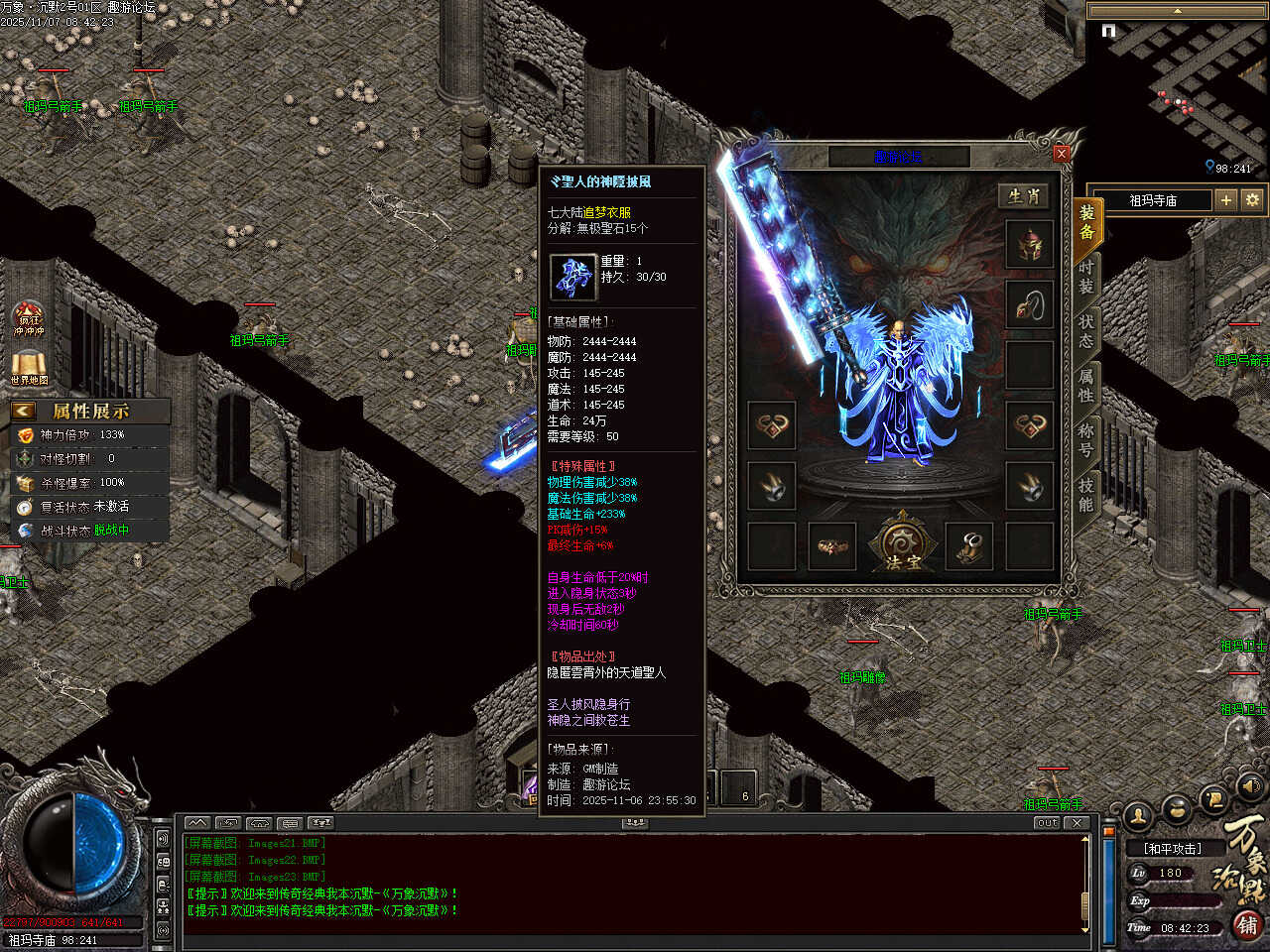Select the 技能 skills tab
Image resolution: width=1270 pixels, height=952 pixels.
click(x=1085, y=494)
